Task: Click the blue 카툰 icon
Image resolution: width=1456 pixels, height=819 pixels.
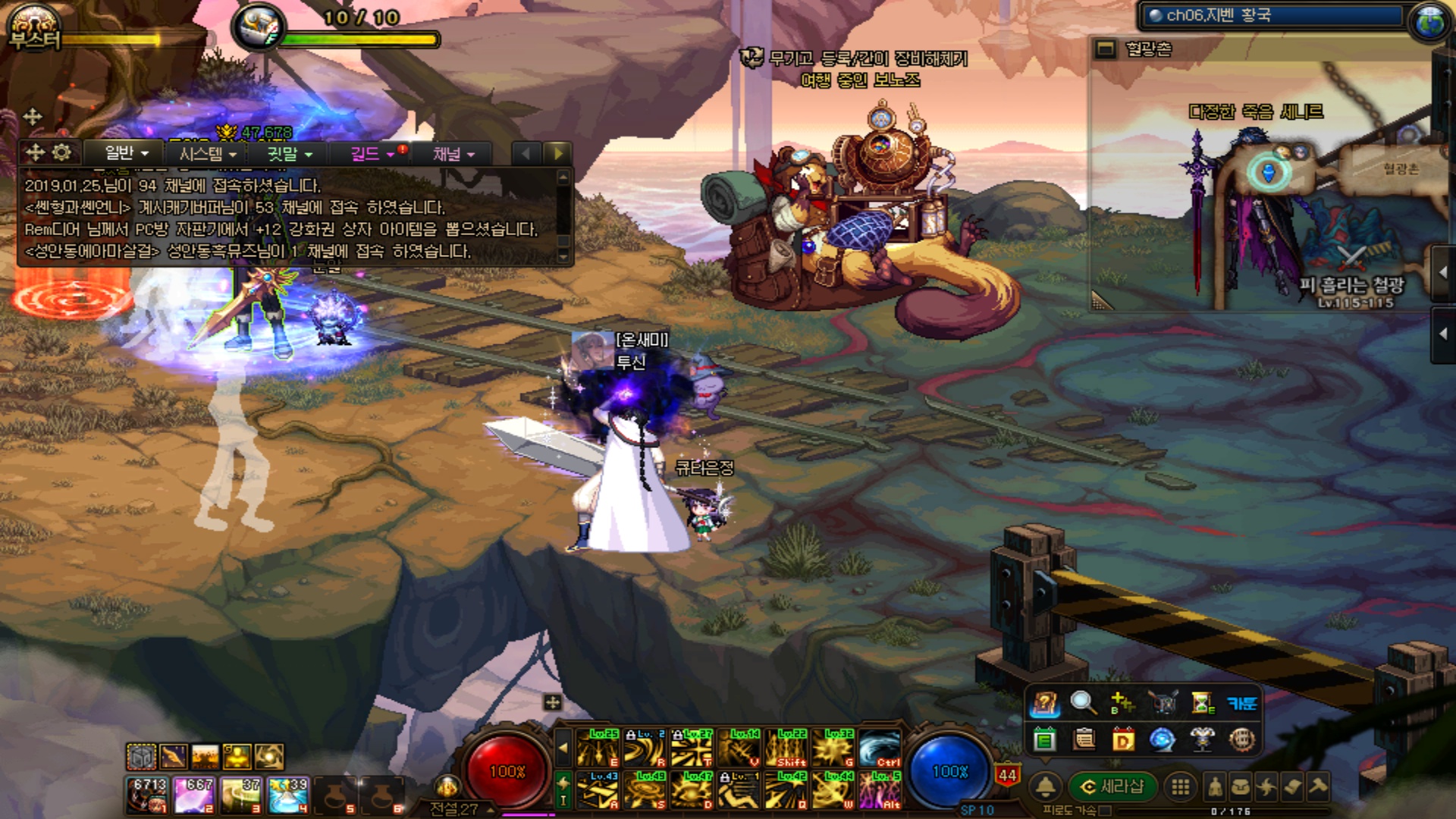Action: (x=1241, y=703)
